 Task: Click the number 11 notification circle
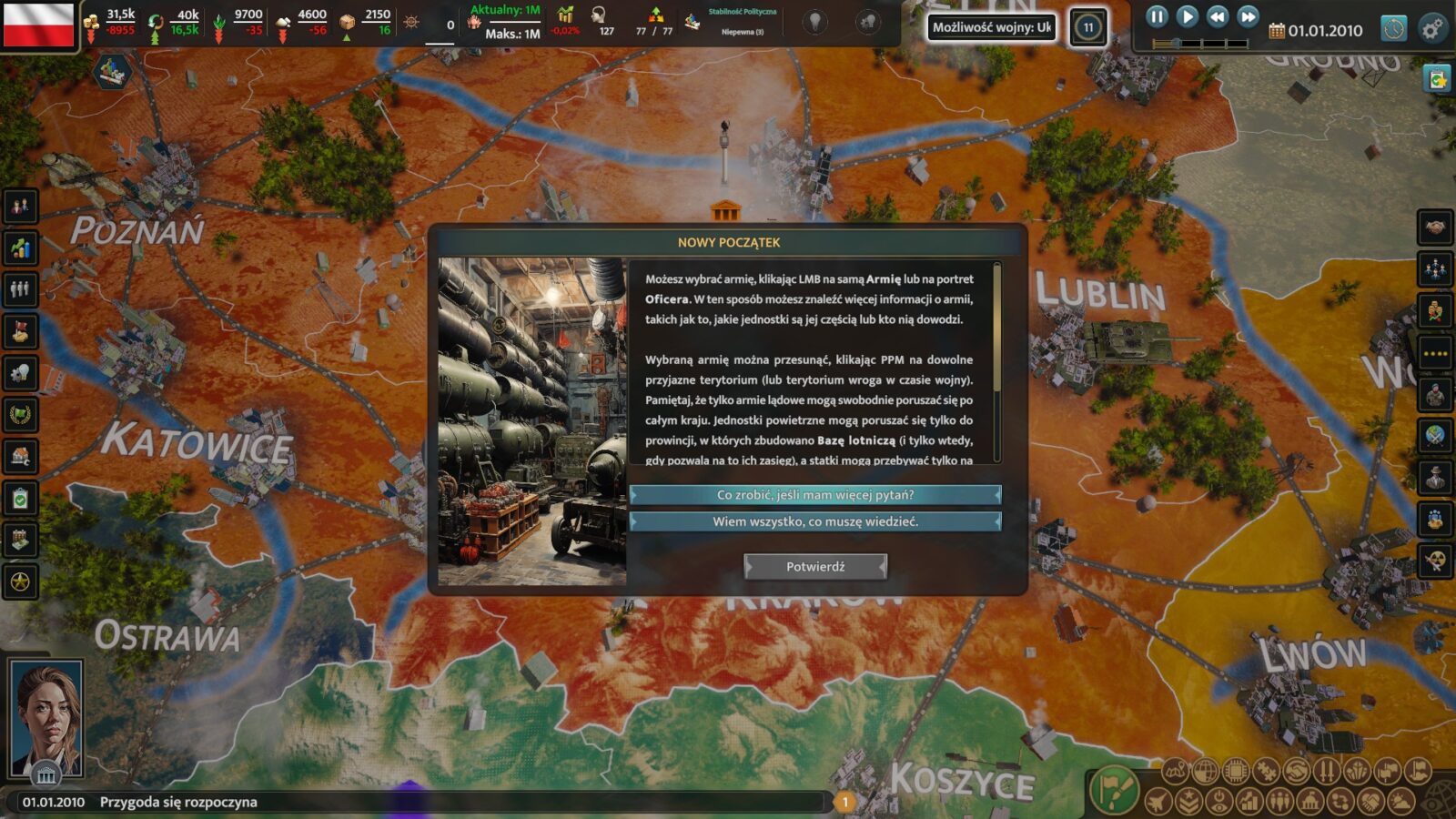click(x=1087, y=27)
